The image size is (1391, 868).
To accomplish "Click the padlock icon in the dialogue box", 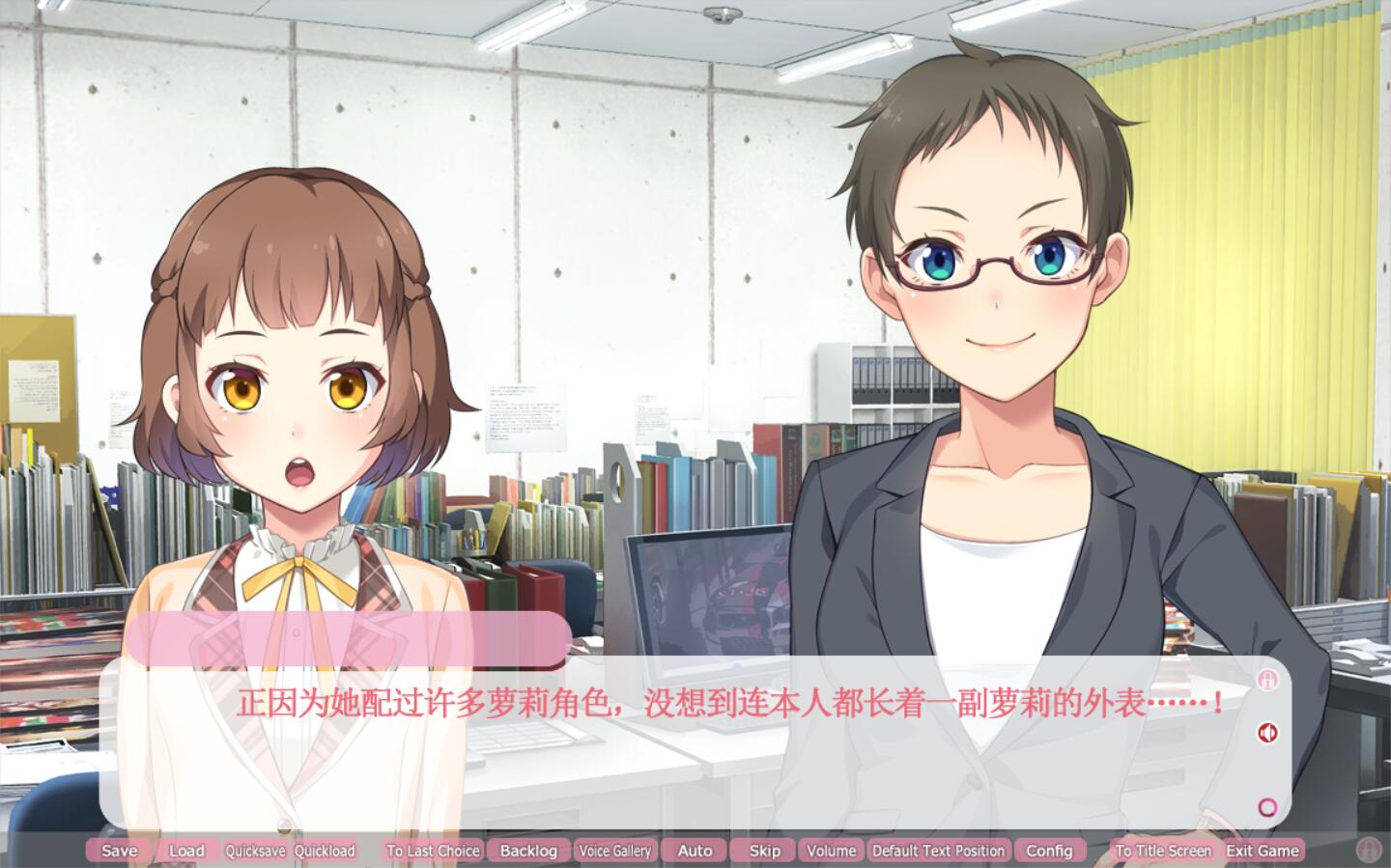I will pyautogui.click(x=1267, y=680).
